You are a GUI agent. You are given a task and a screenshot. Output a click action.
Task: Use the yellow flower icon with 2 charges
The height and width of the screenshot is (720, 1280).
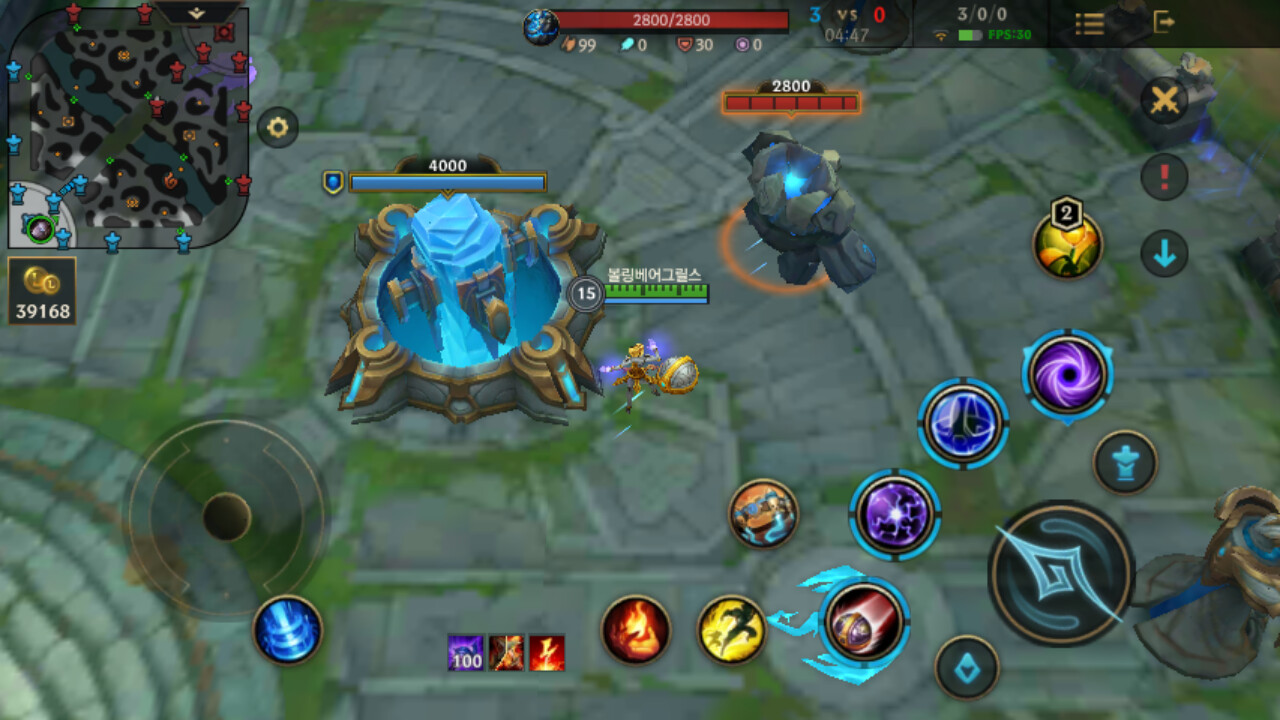1067,245
